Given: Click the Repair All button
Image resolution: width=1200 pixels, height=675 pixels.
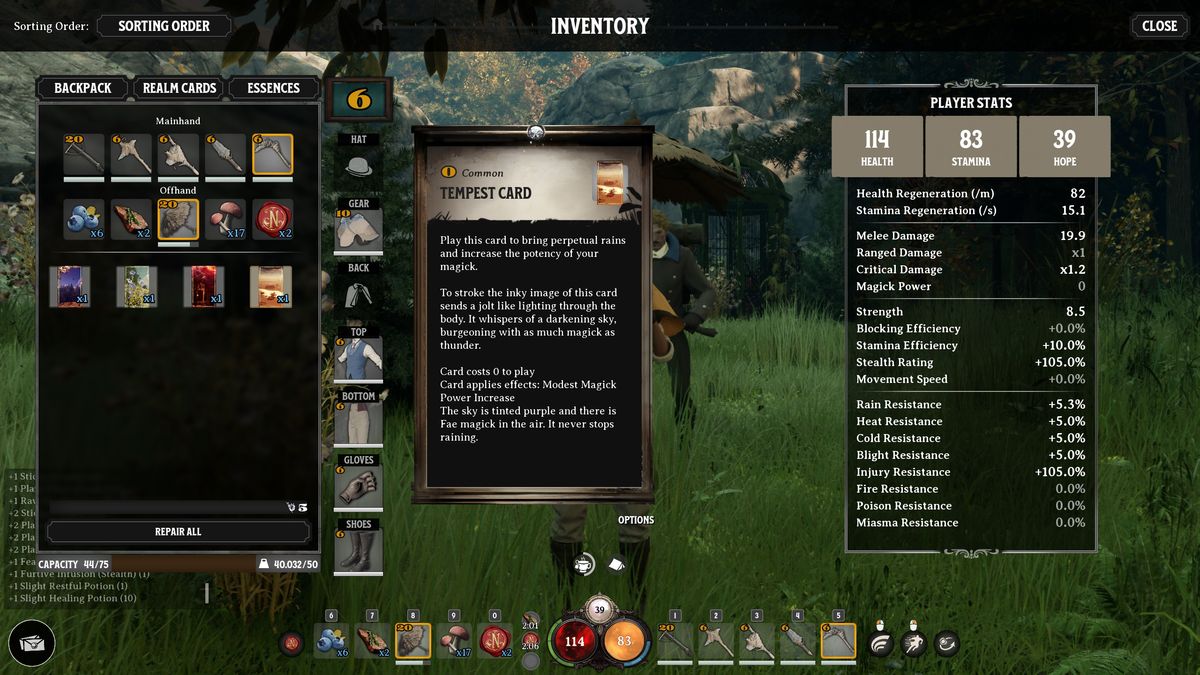Looking at the screenshot, I should pyautogui.click(x=178, y=532).
